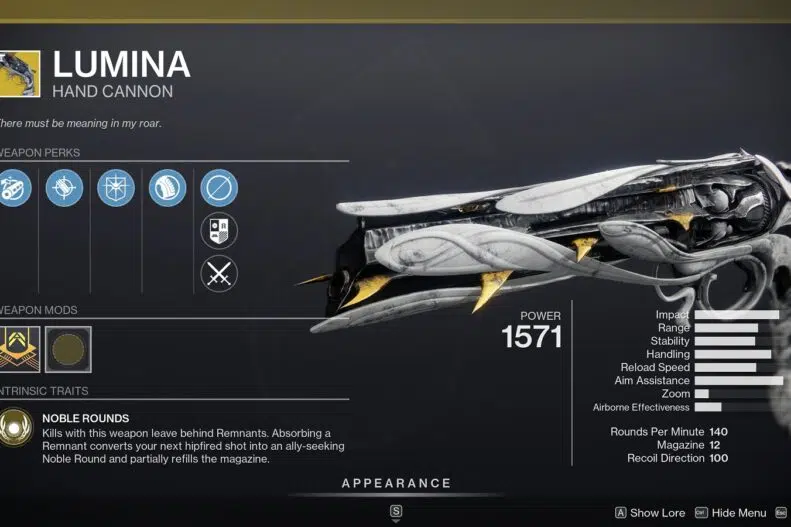
Task: Open the Appearance section
Action: [396, 484]
